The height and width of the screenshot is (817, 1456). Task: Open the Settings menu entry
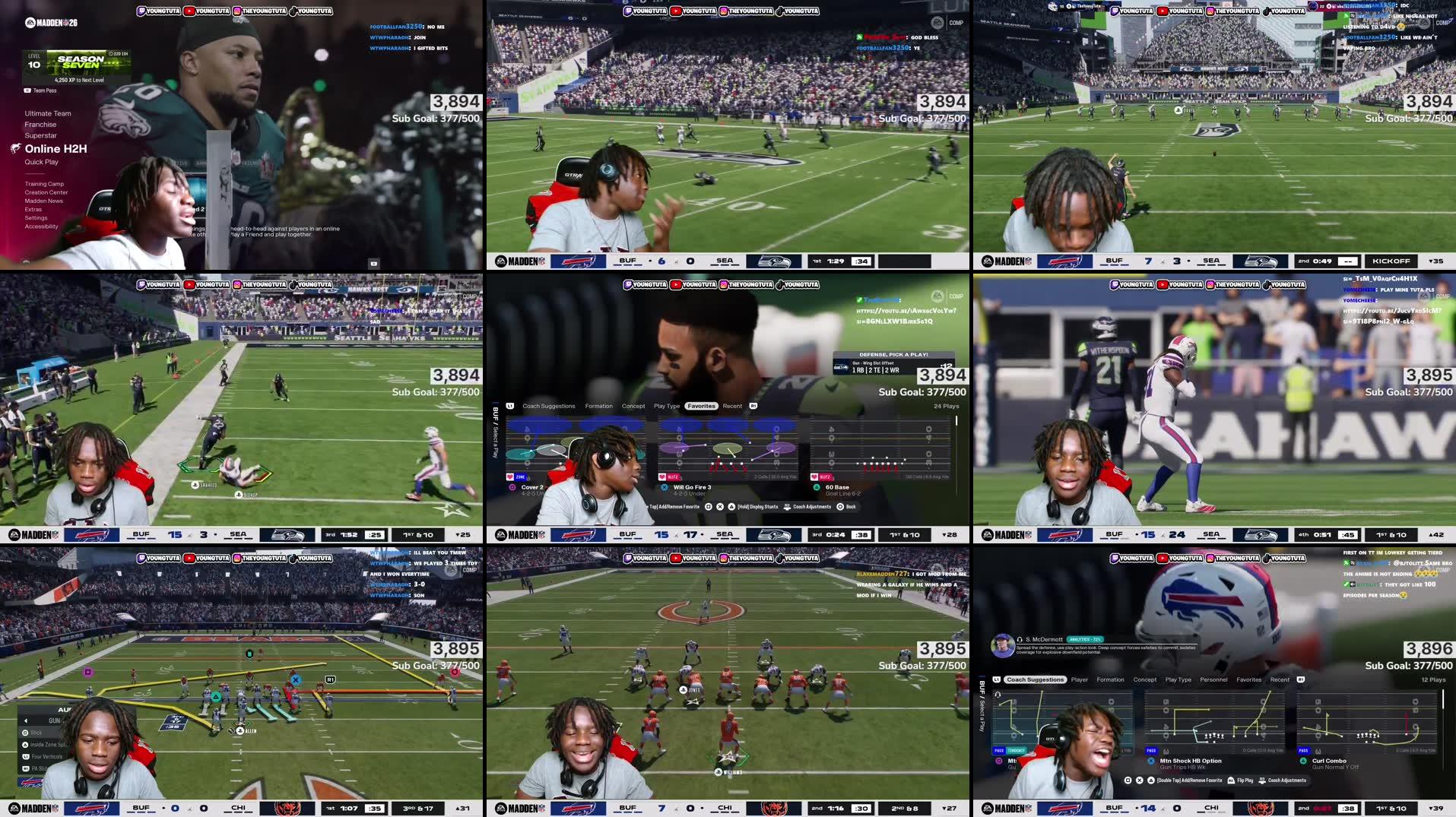pos(36,218)
